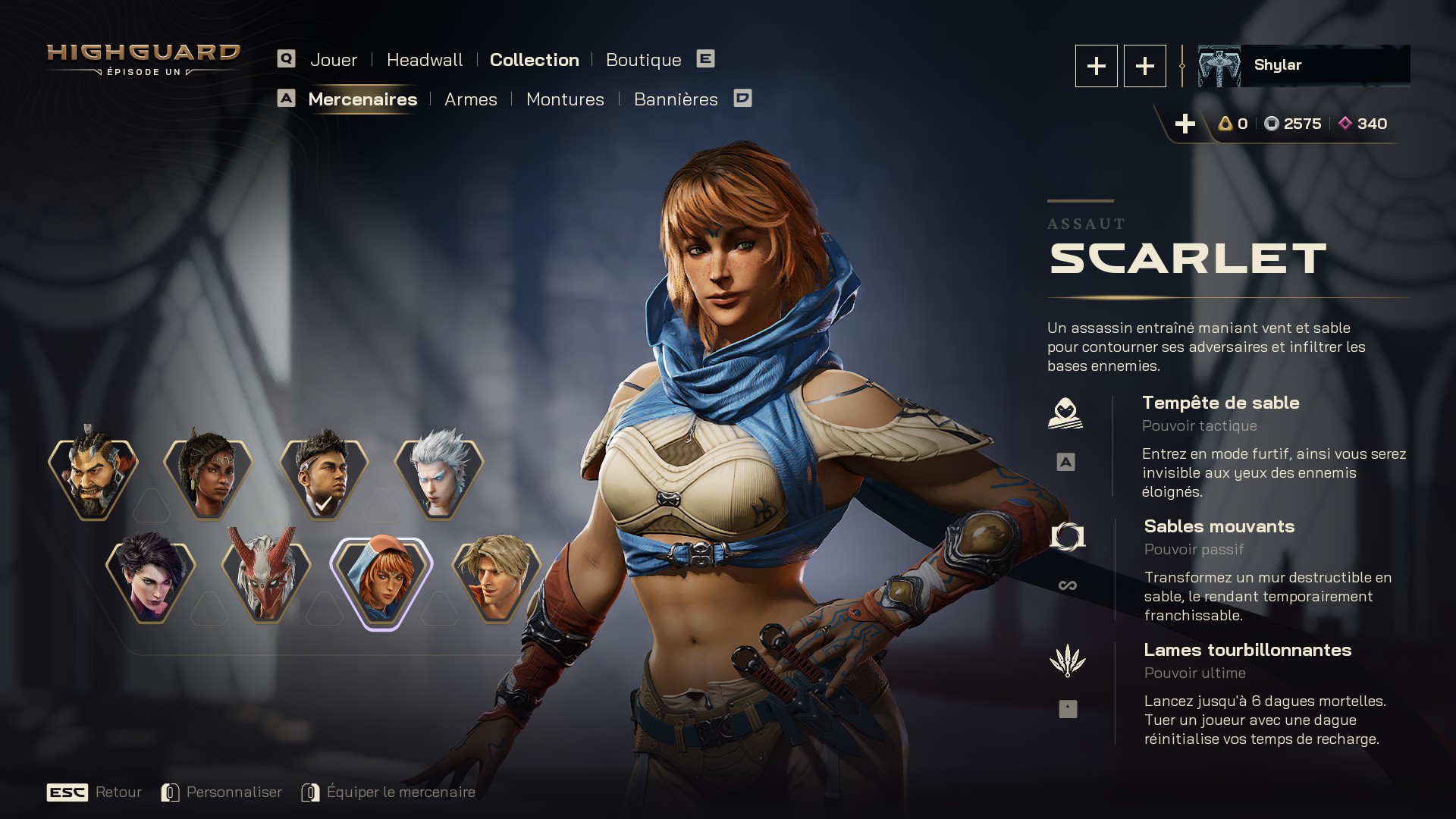Click Équiper le mercenaire
This screenshot has width=1456, height=819.
point(400,792)
